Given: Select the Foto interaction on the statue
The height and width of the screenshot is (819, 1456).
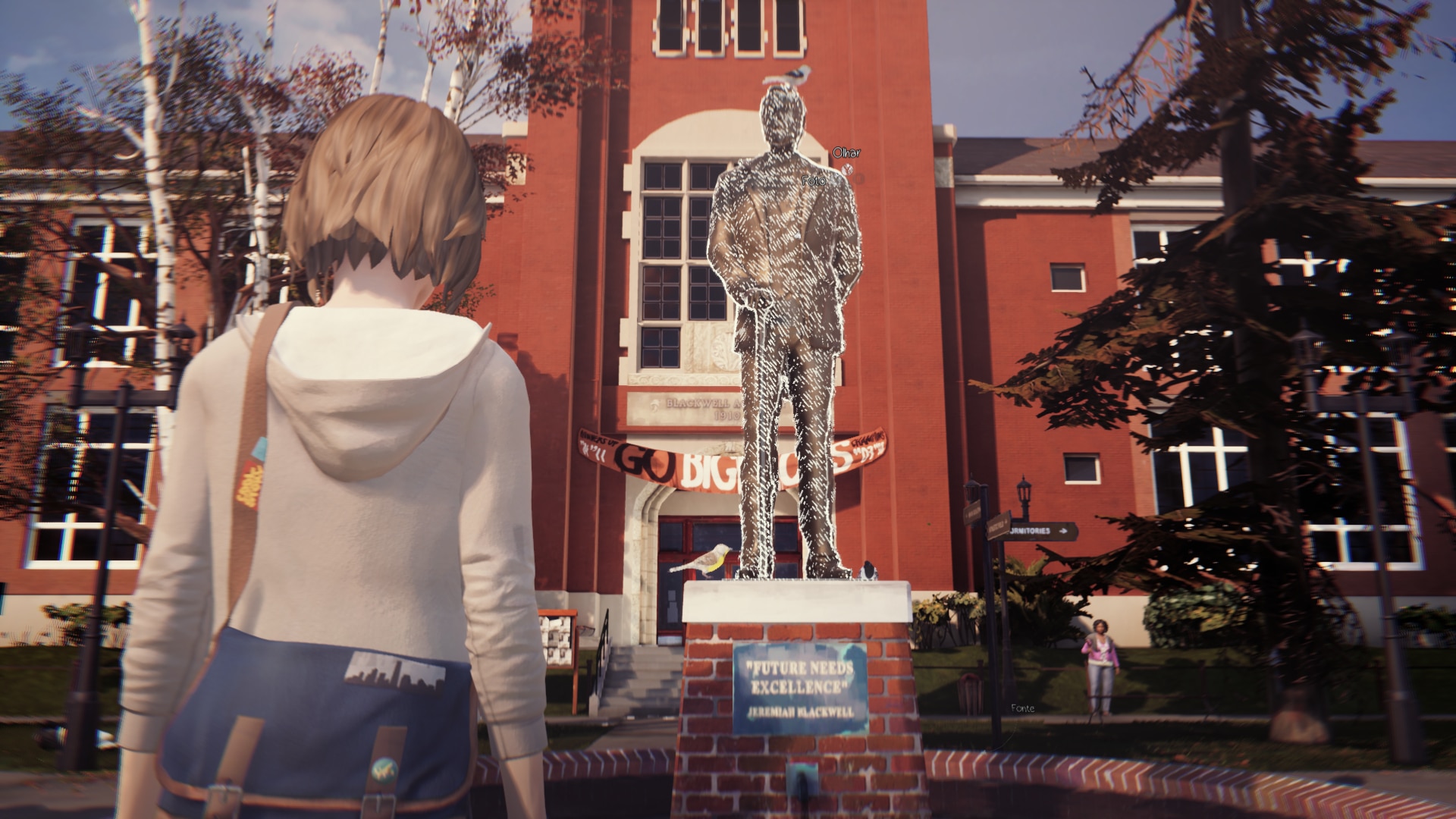Looking at the screenshot, I should [x=814, y=181].
